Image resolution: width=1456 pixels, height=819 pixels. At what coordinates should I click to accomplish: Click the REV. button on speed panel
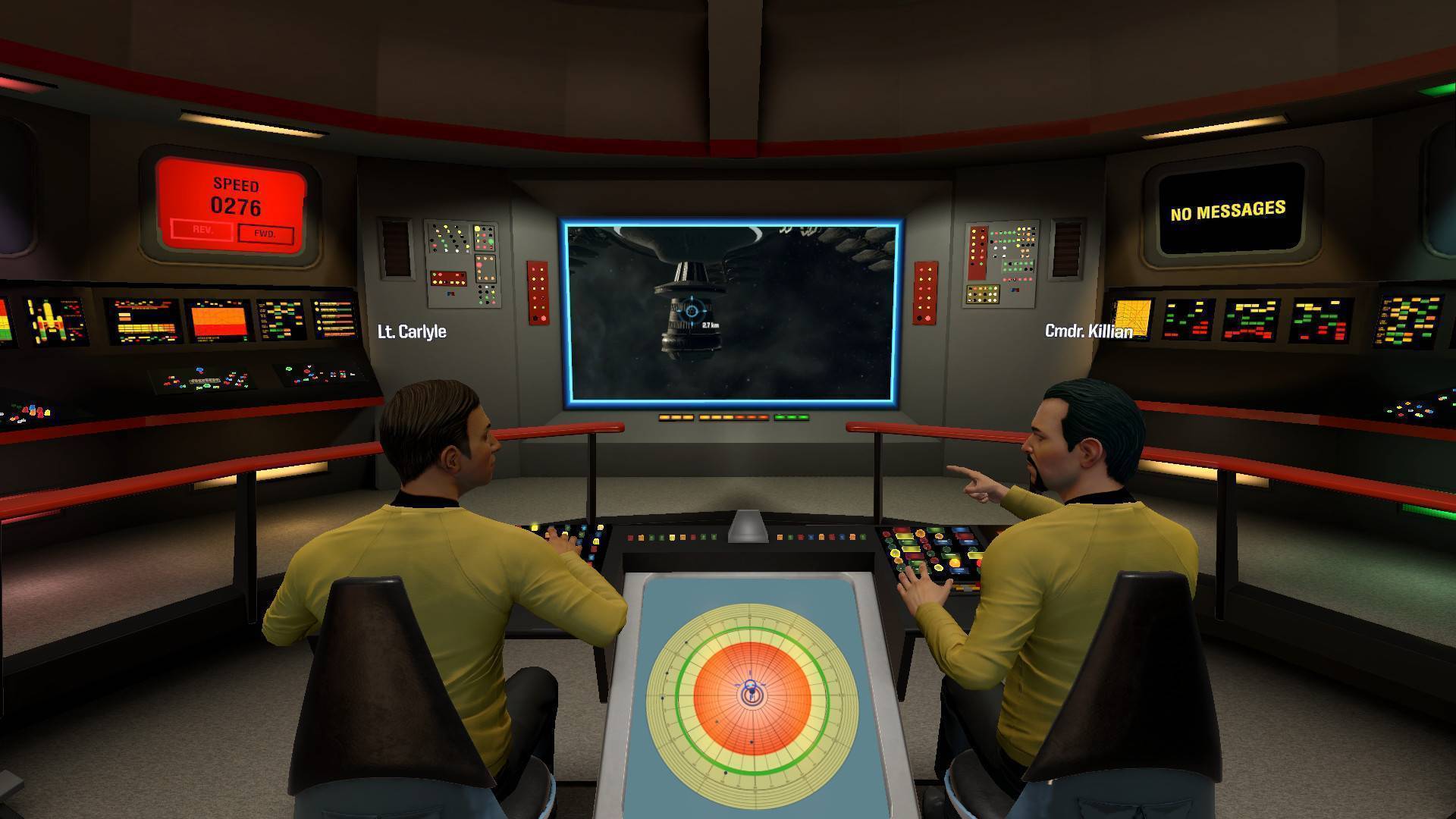(202, 229)
